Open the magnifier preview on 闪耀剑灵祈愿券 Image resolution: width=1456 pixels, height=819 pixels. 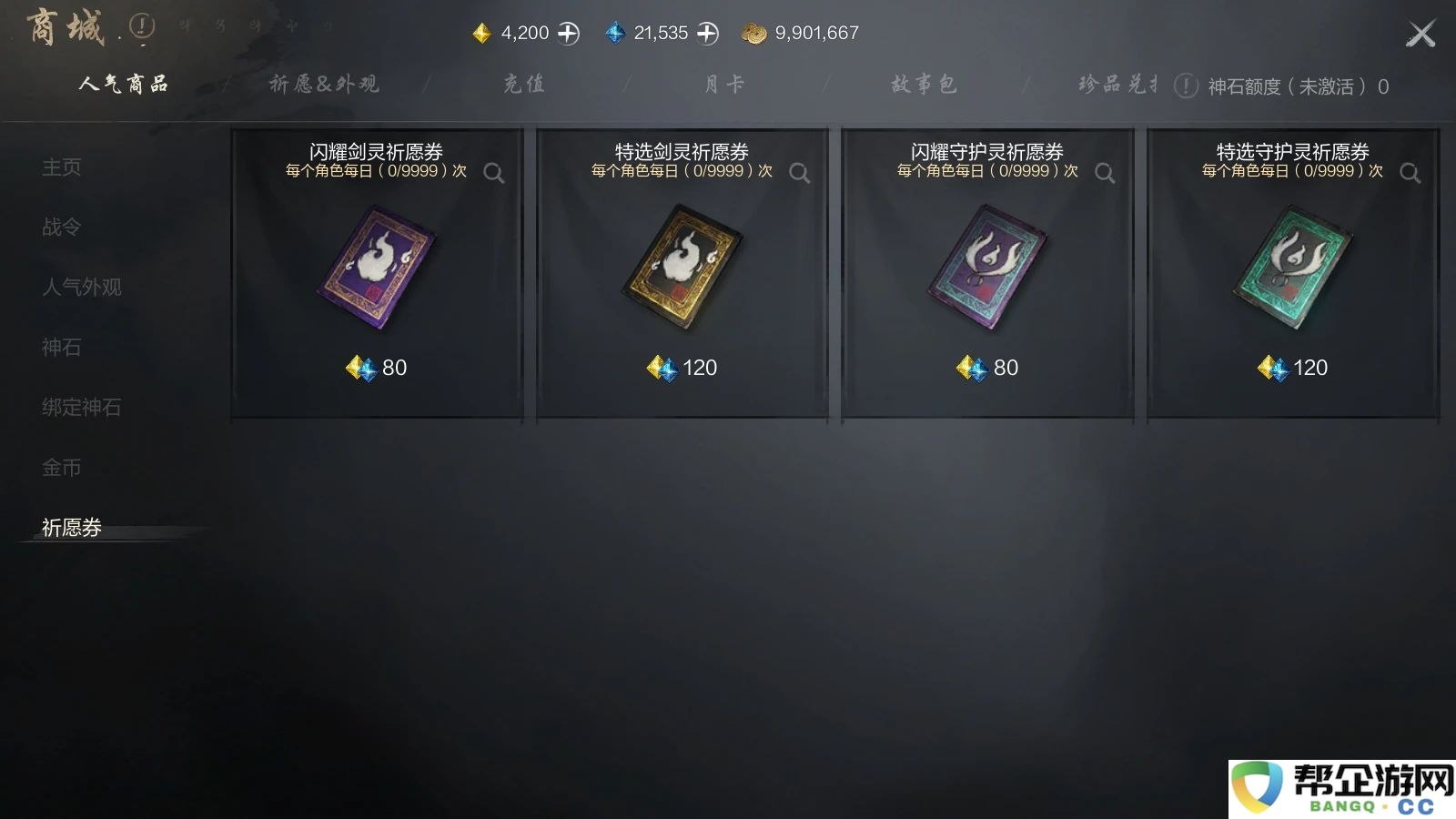pos(495,172)
